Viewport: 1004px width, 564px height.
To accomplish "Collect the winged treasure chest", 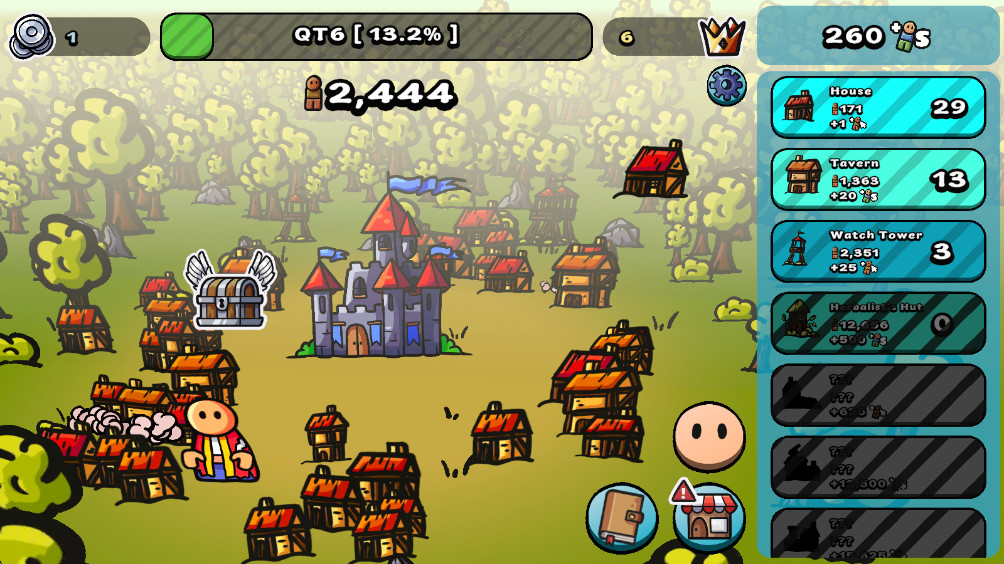I will (230, 292).
